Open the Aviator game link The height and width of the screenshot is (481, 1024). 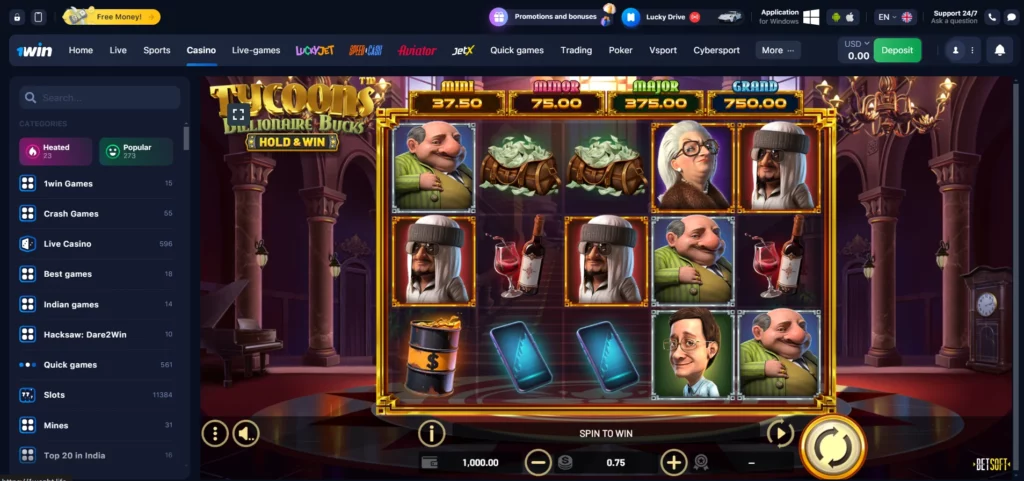(417, 50)
